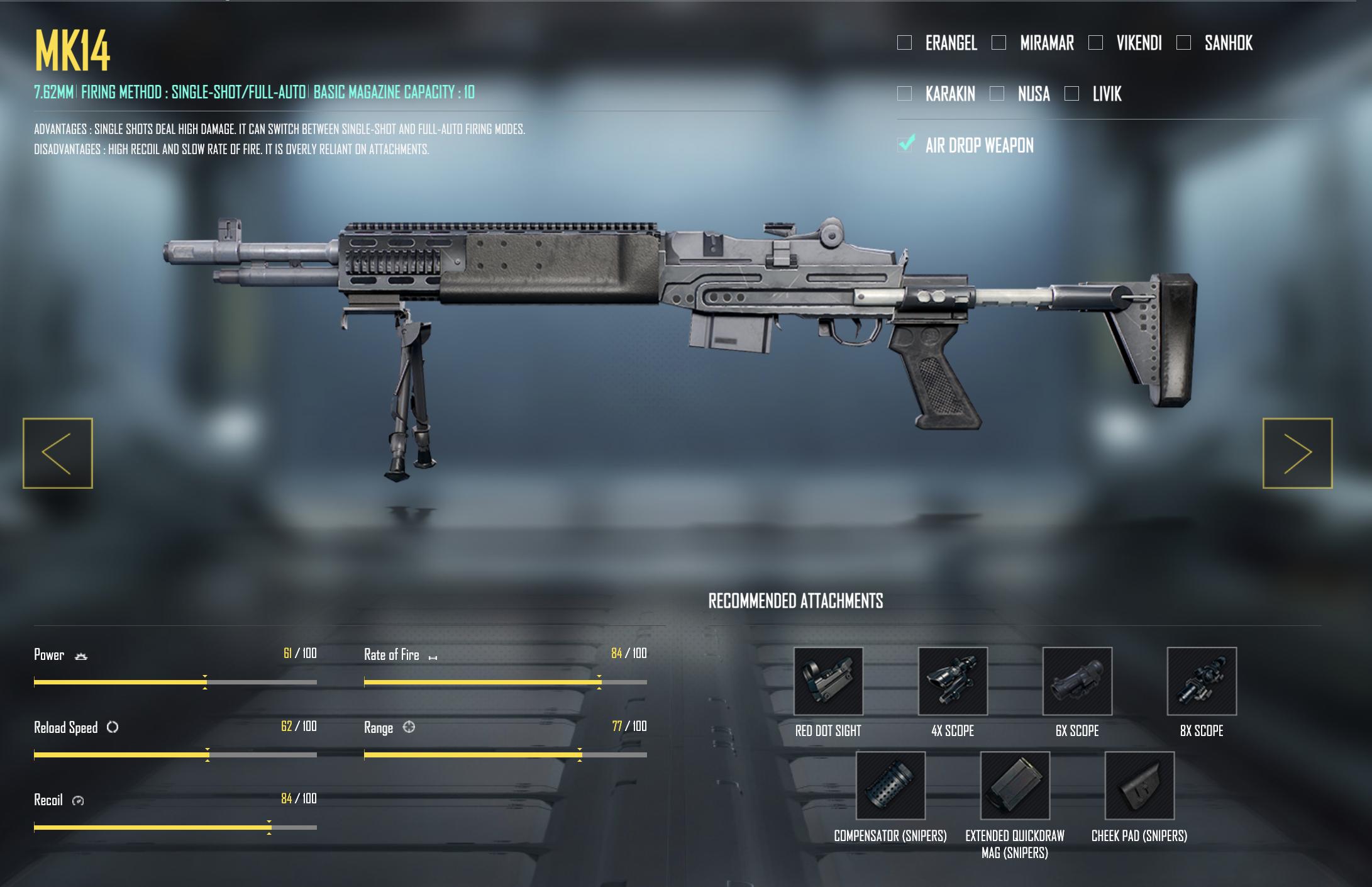The width and height of the screenshot is (1372, 887).
Task: Select the Compensator (Snipers) attachment
Action: [890, 786]
